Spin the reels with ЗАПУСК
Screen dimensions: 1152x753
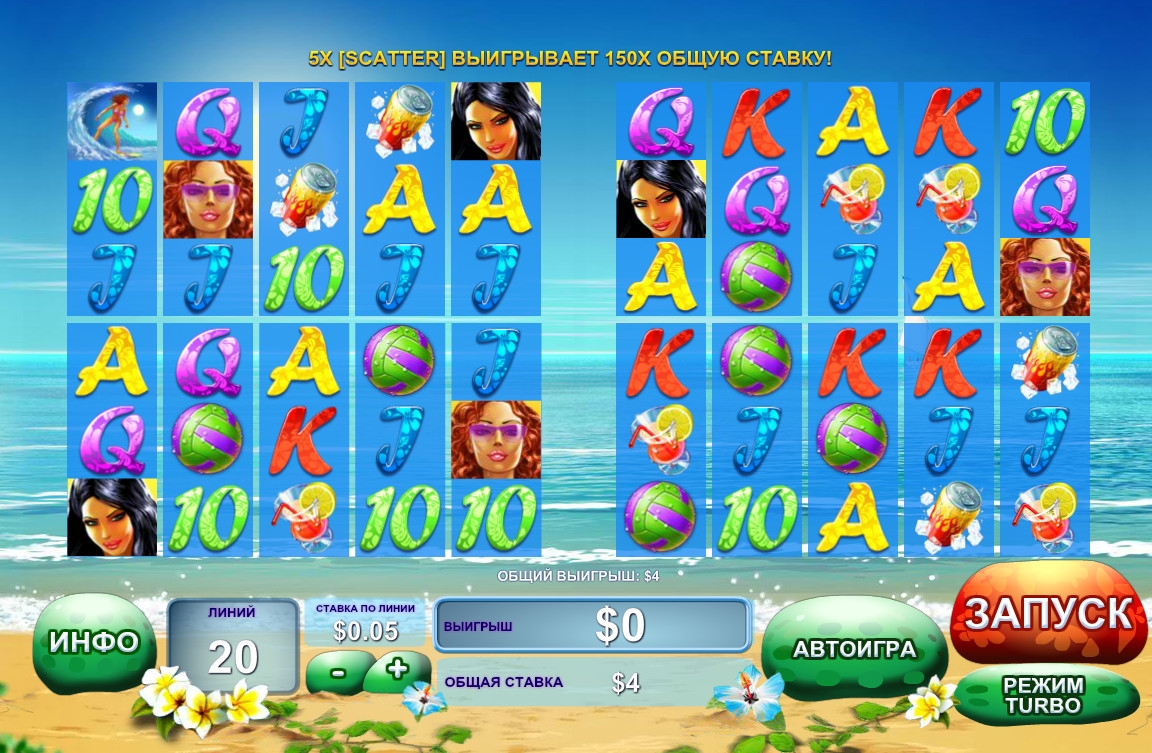[1047, 613]
